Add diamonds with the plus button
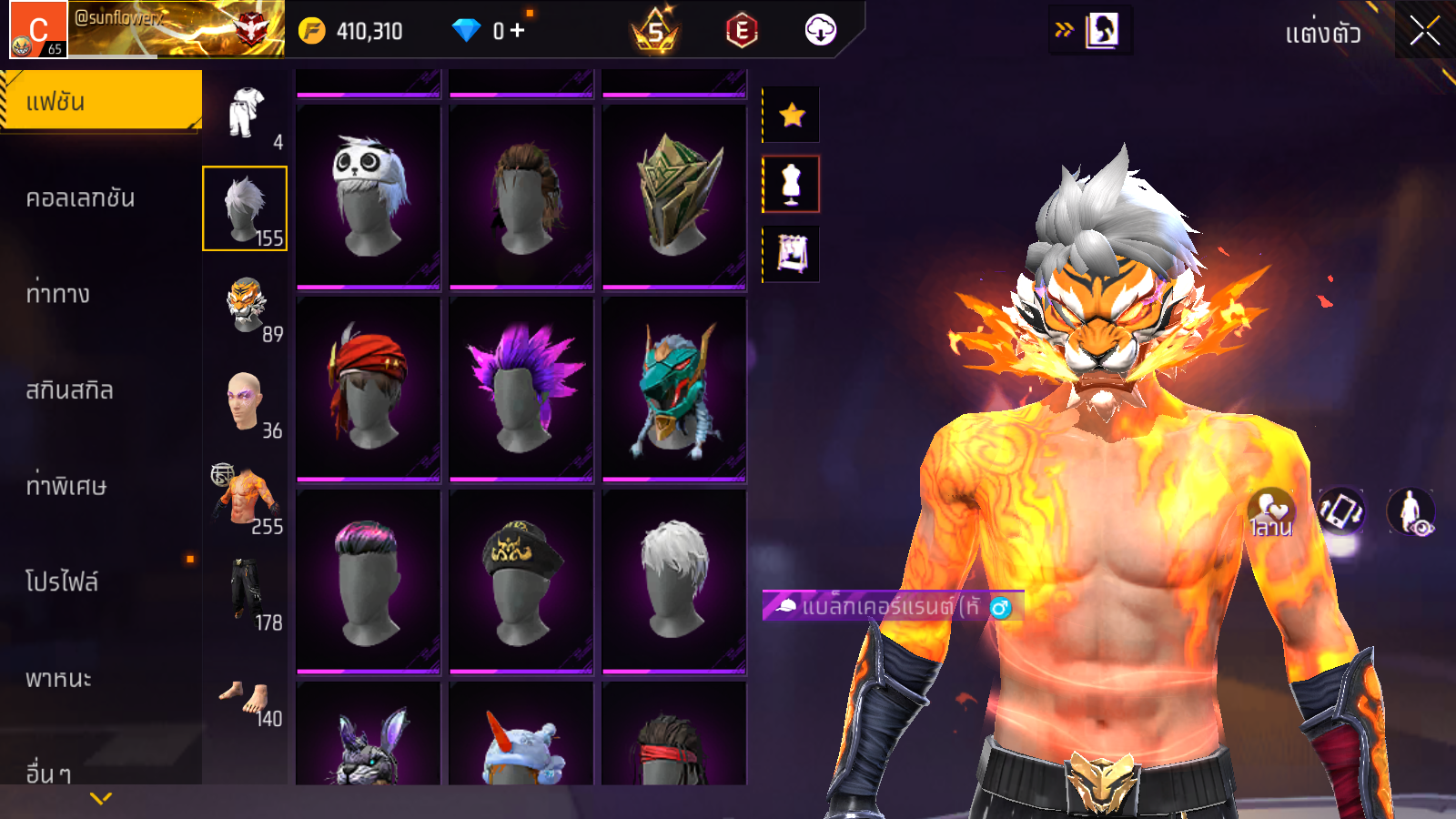 [518, 31]
